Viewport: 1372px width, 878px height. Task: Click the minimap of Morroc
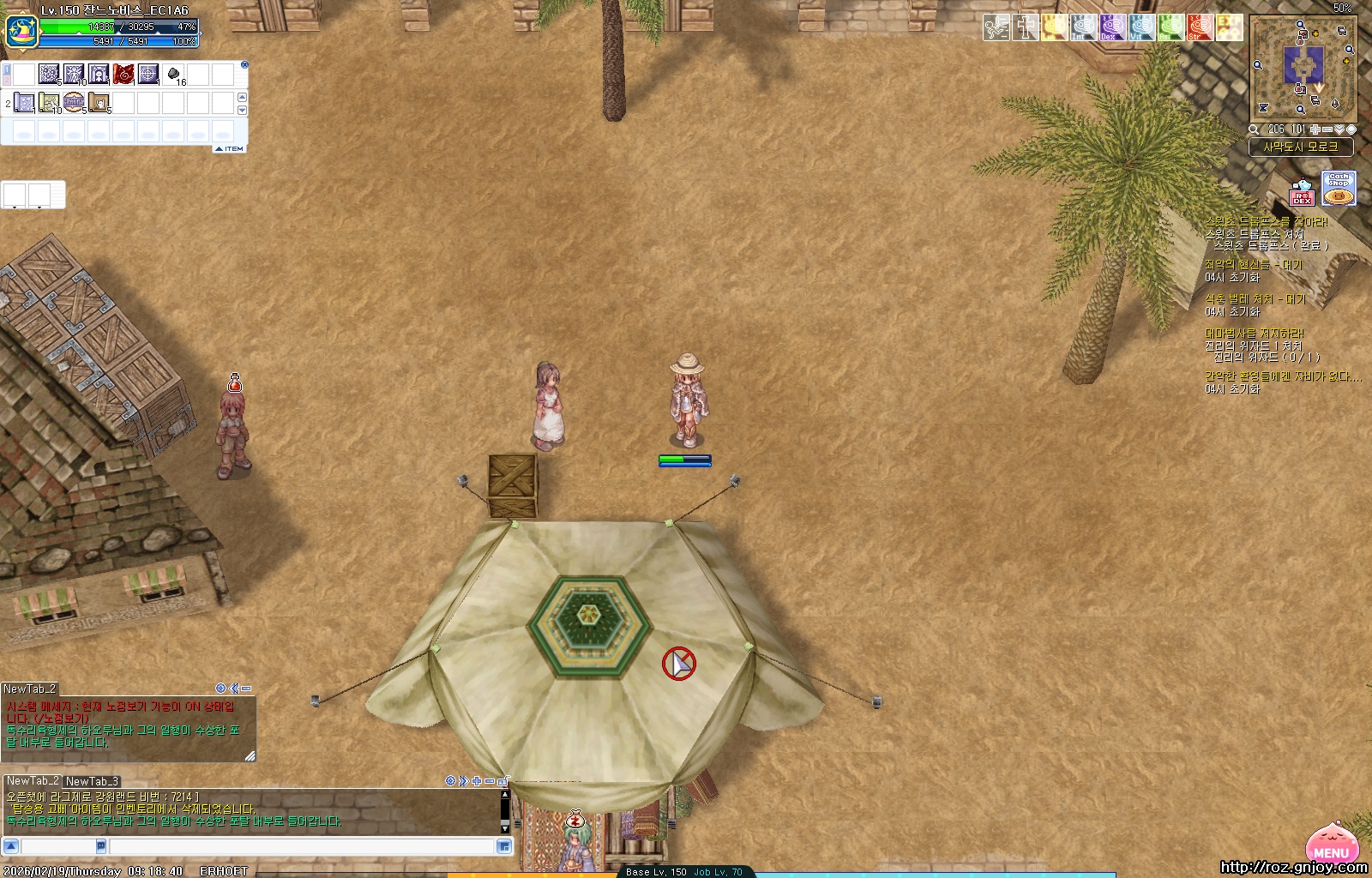coord(1303,68)
